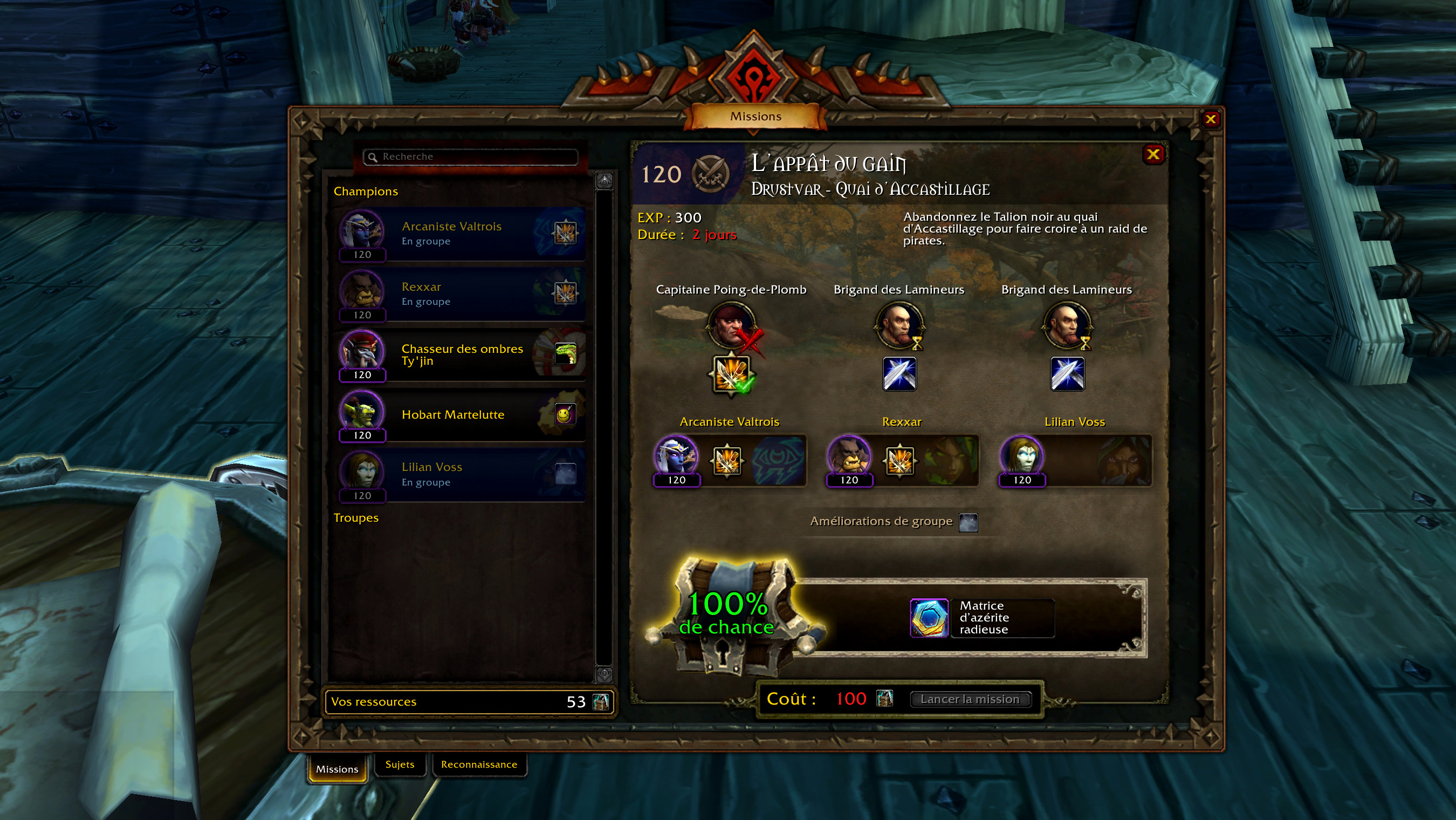Switch to the Missions tab
The width and height of the screenshot is (1456, 820).
coord(337,769)
